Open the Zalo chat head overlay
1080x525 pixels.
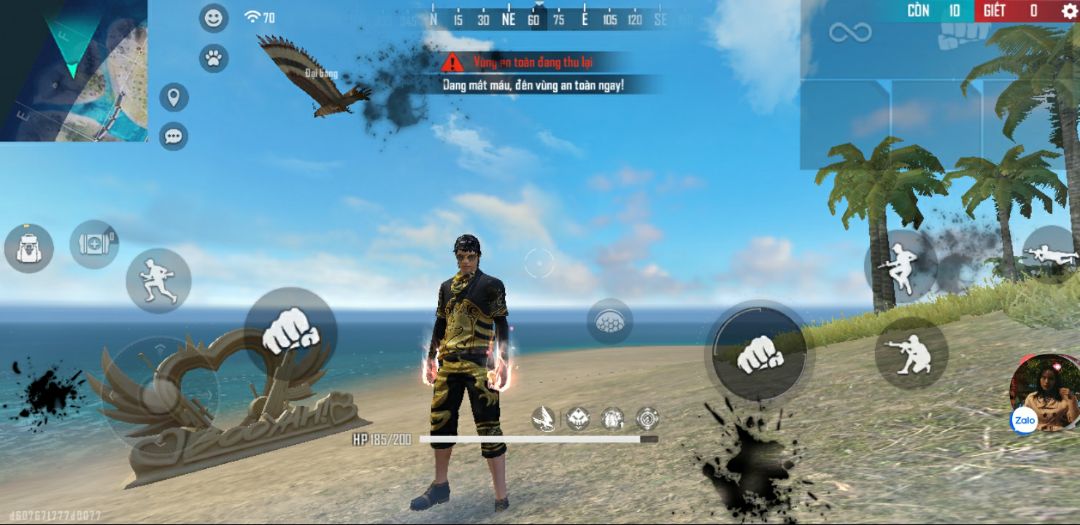pyautogui.click(x=1044, y=392)
